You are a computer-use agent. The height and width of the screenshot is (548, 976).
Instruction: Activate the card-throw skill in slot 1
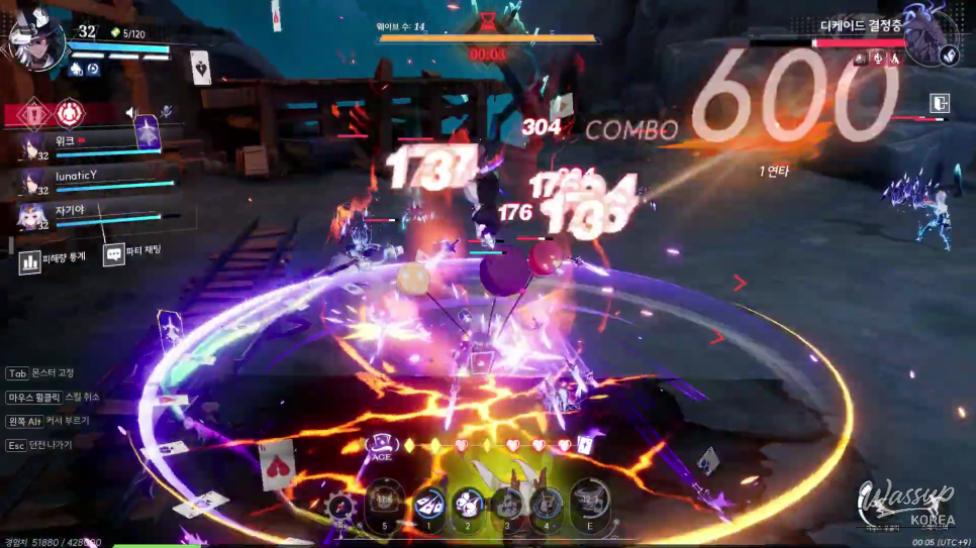(x=430, y=502)
